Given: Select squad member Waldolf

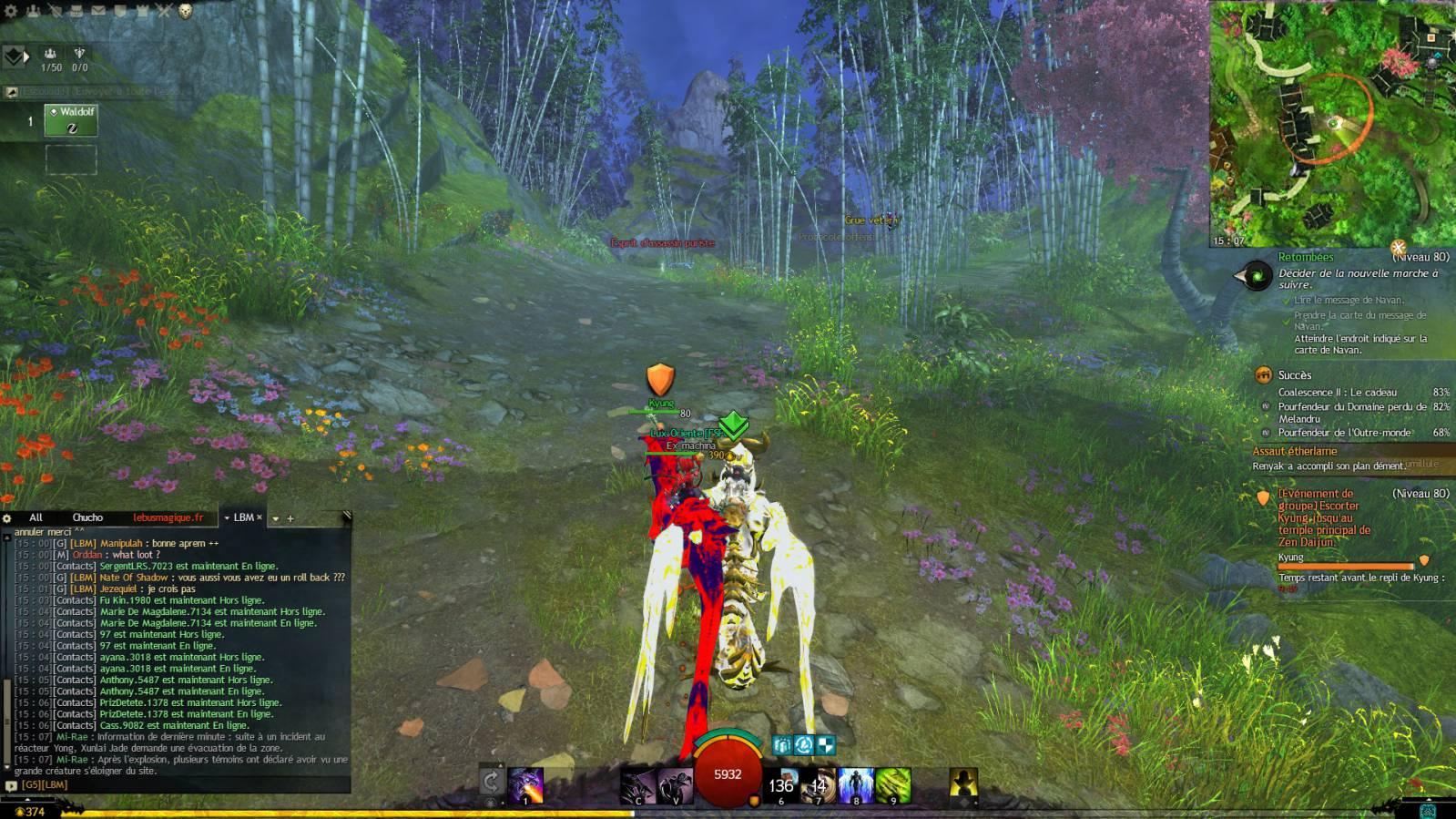Looking at the screenshot, I should pos(71,120).
